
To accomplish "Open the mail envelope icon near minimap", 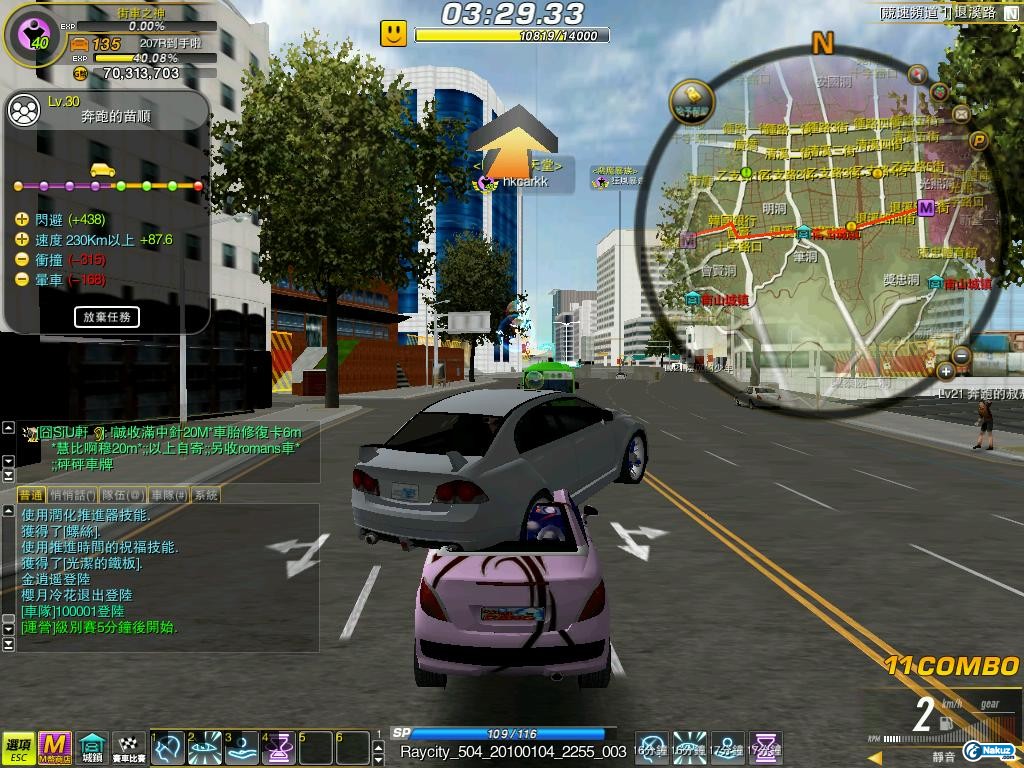I will [962, 114].
